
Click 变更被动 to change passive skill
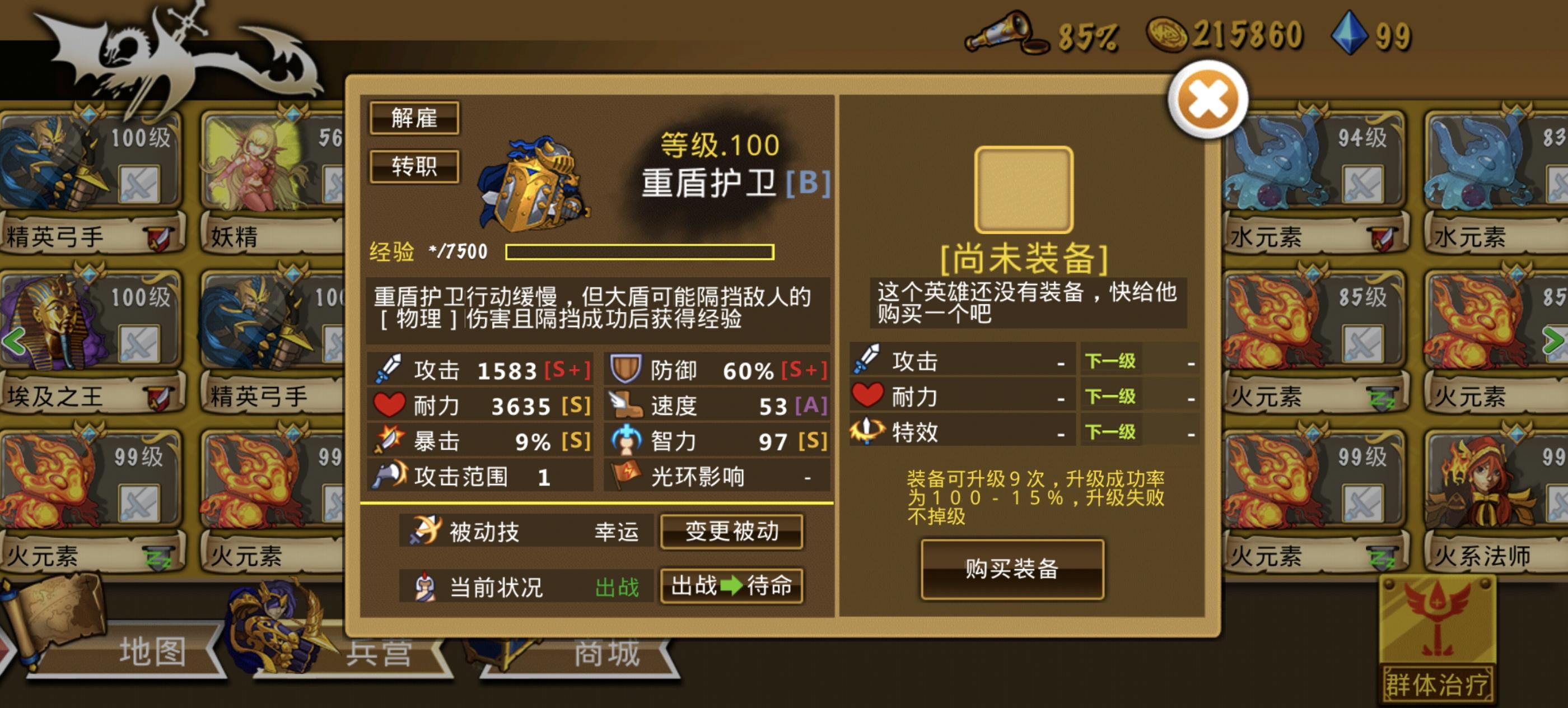tap(732, 531)
